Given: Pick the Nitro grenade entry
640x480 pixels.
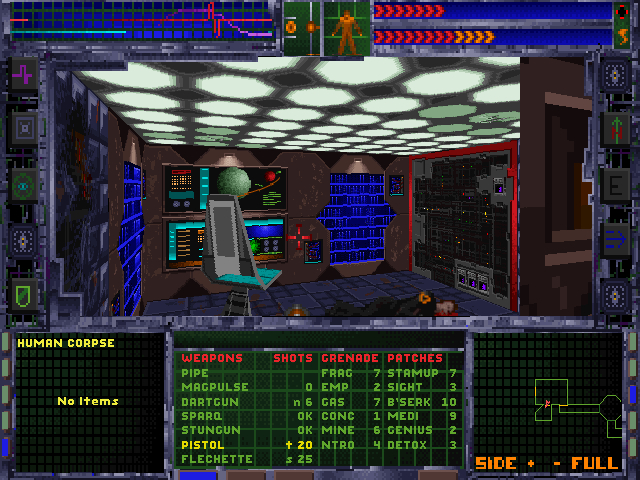Looking at the screenshot, I should tap(338, 444).
